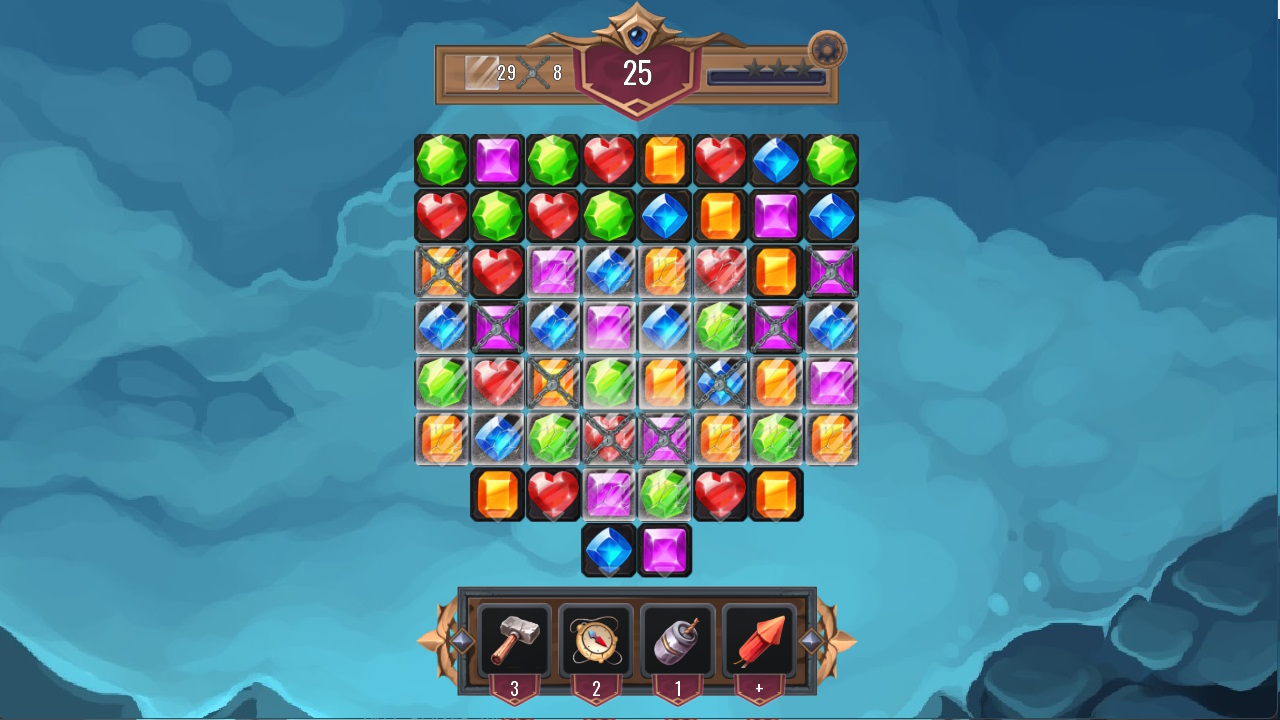Use the Dynamite booster
The height and width of the screenshot is (720, 1280).
tap(678, 641)
